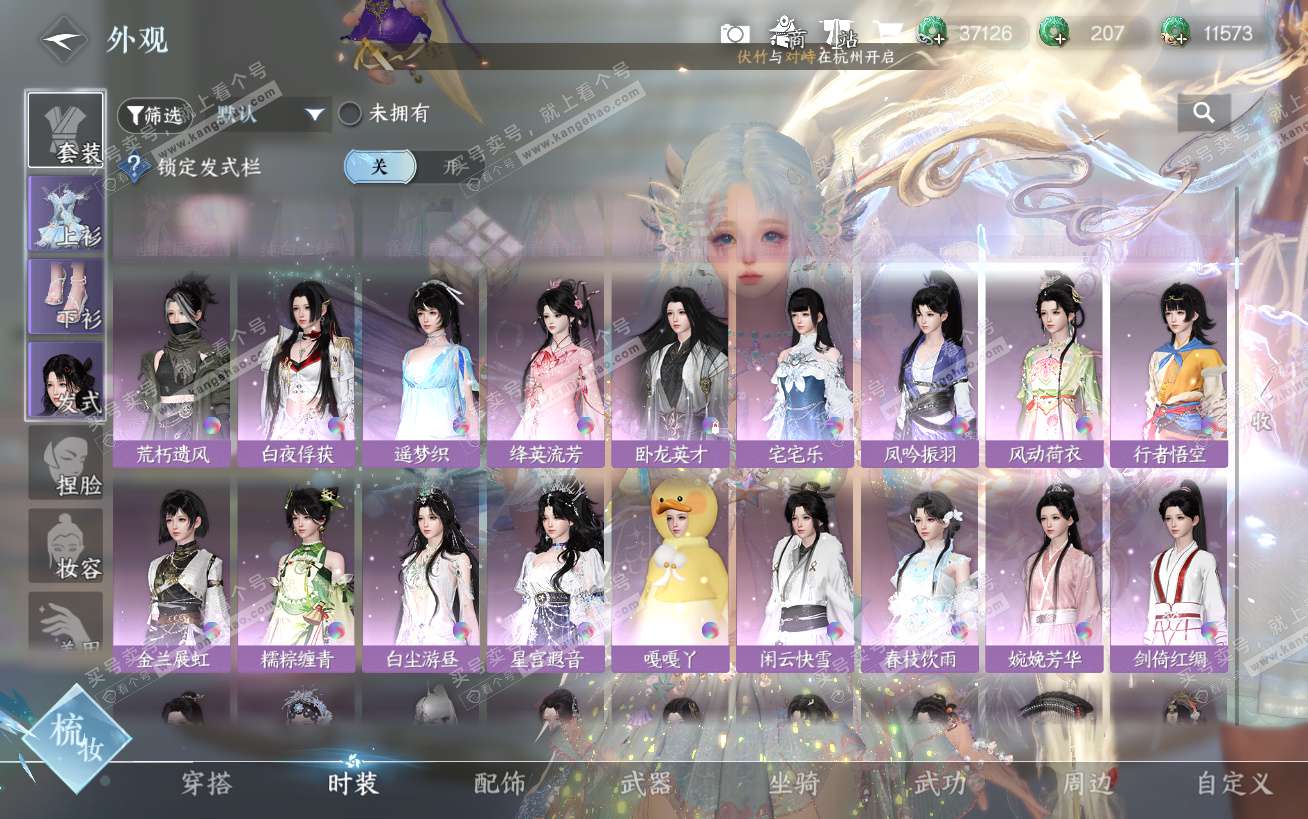Select the 荒朽遗风 outfit

174,370
